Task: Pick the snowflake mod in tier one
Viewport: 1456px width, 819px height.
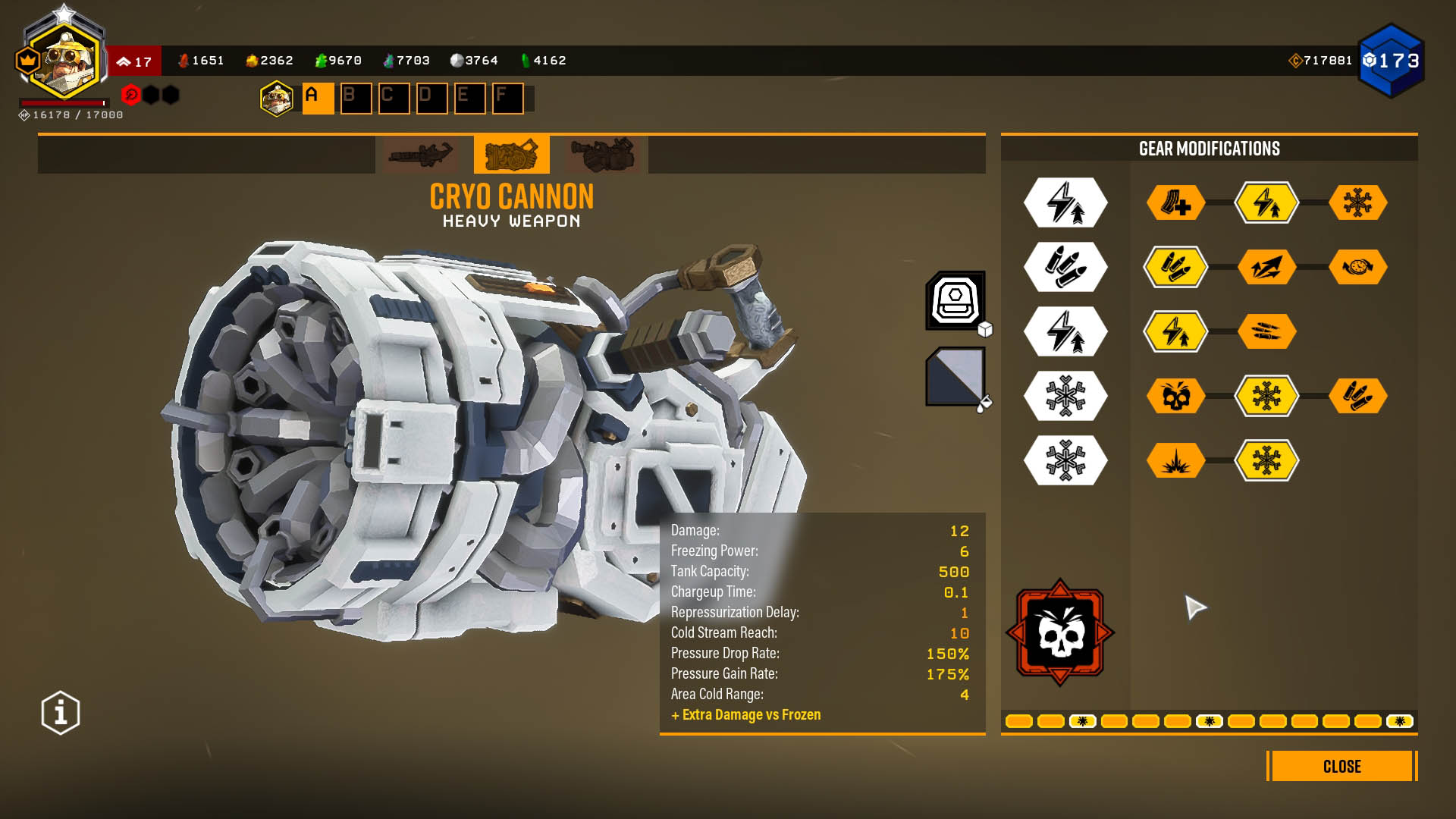Action: [1359, 202]
